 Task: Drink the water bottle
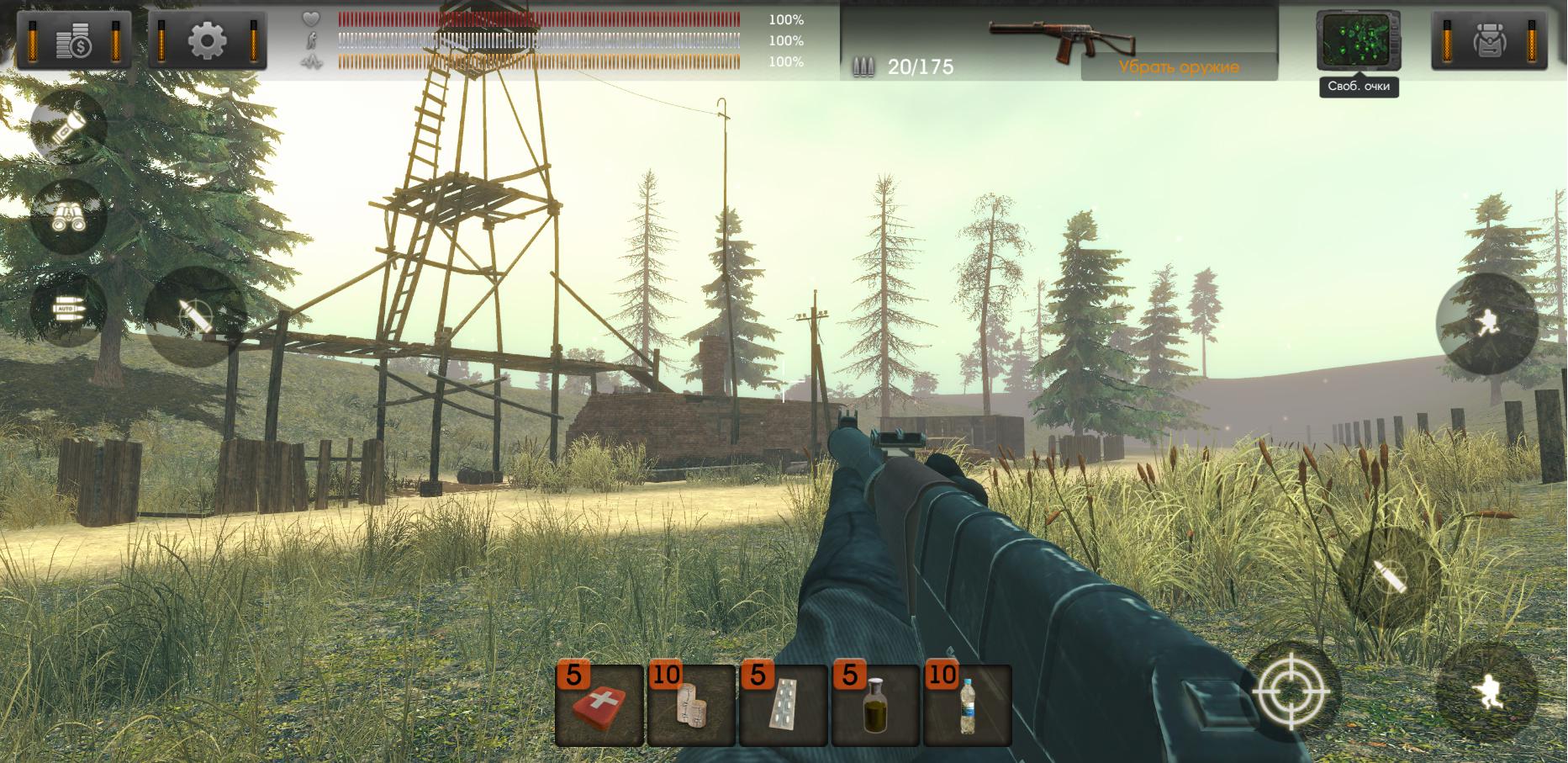(x=968, y=706)
